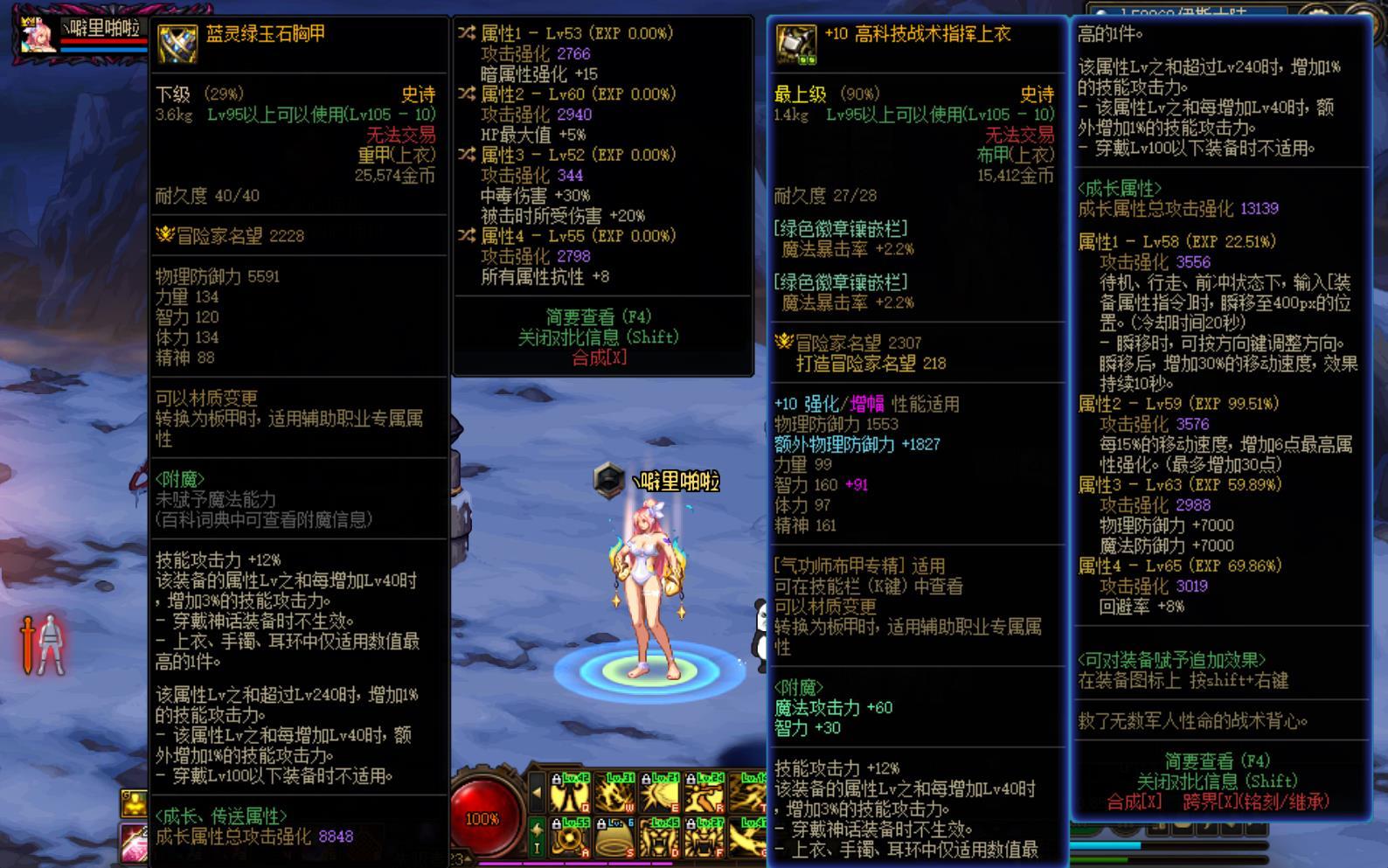The width and height of the screenshot is (1388, 868).
Task: Toggle the lock on the Lv.6 S-slot skill
Action: tap(601, 823)
